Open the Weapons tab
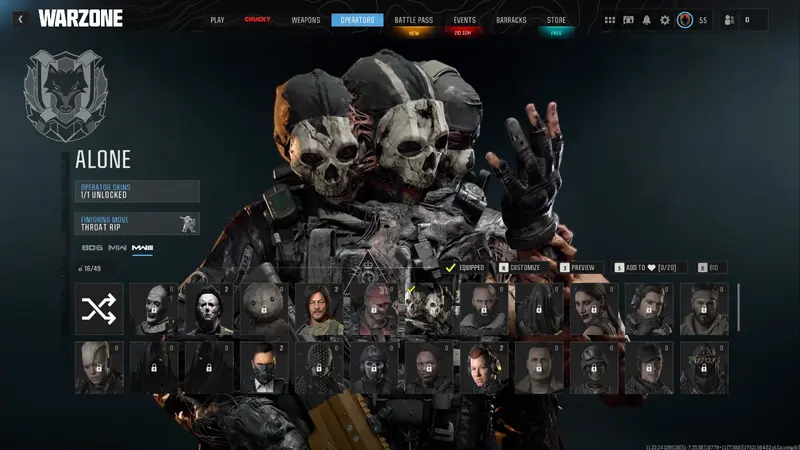This screenshot has width=800, height=450. (x=306, y=20)
